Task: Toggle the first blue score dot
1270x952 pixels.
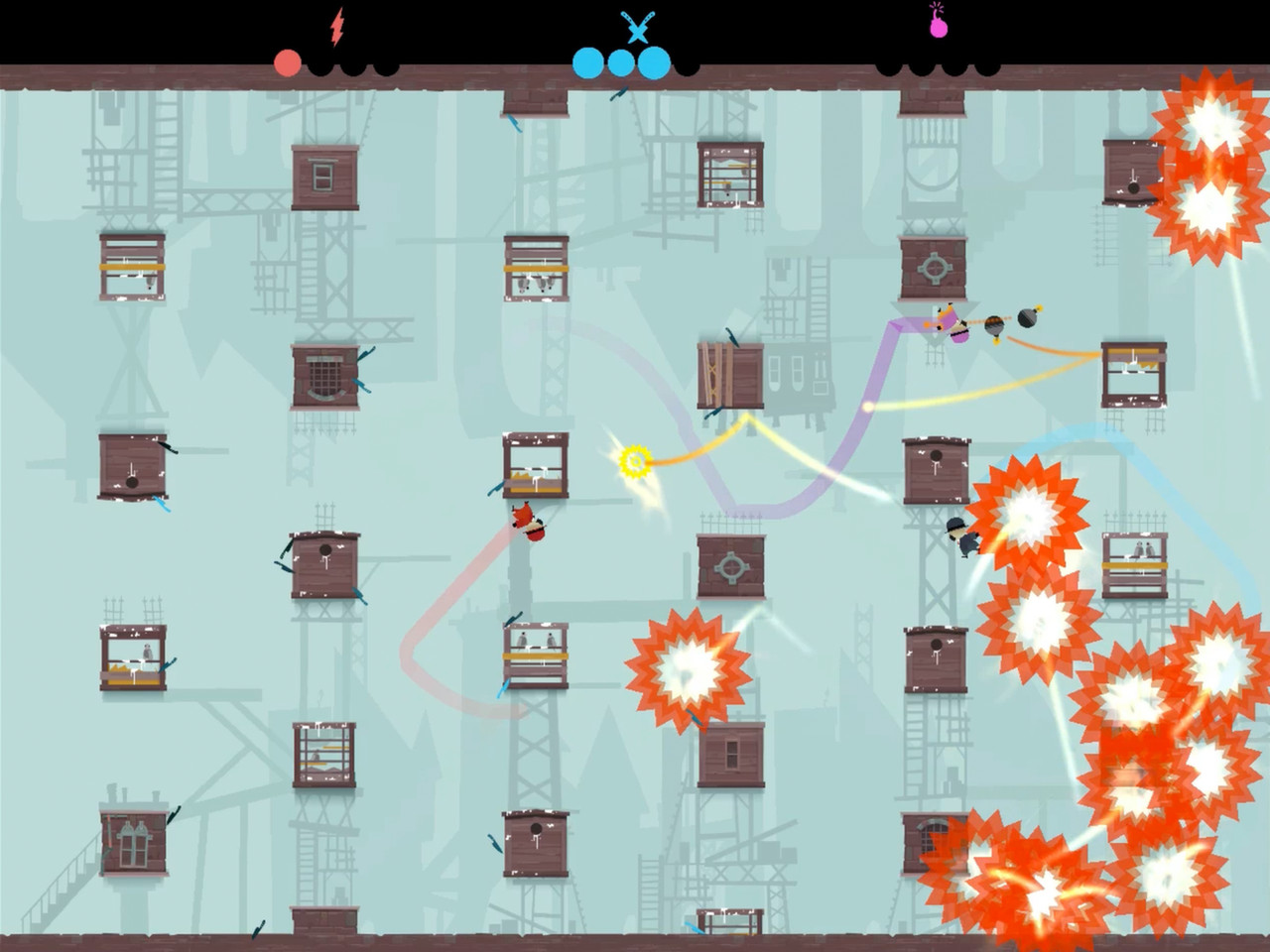Action: coord(587,61)
